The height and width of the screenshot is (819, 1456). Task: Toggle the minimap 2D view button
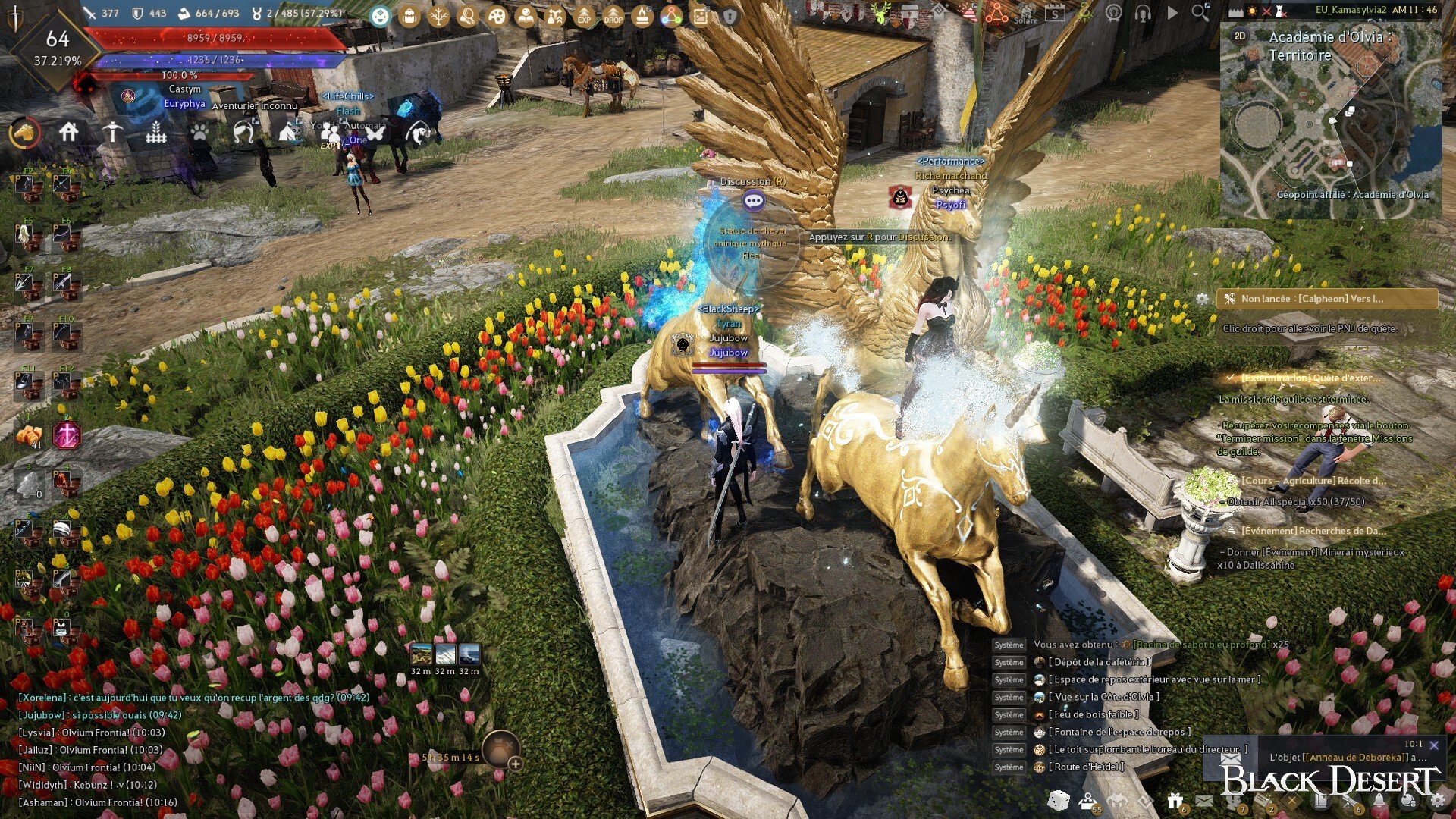1240,36
